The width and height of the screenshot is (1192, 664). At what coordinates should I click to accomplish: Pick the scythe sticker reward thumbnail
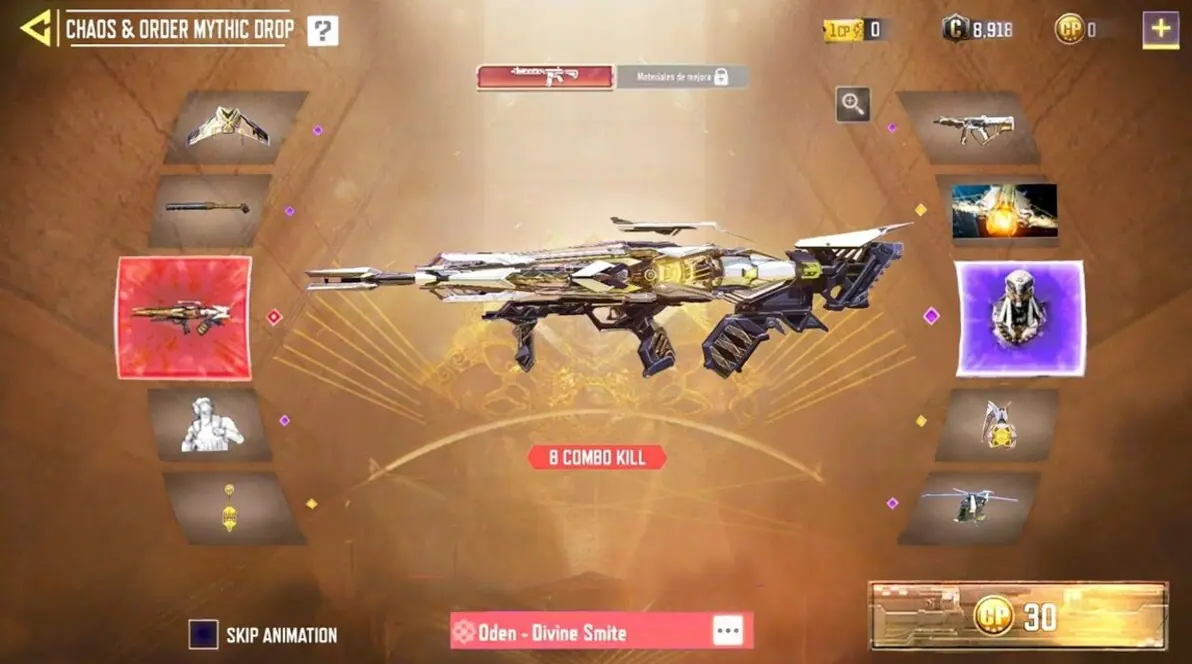pyautogui.click(x=996, y=424)
